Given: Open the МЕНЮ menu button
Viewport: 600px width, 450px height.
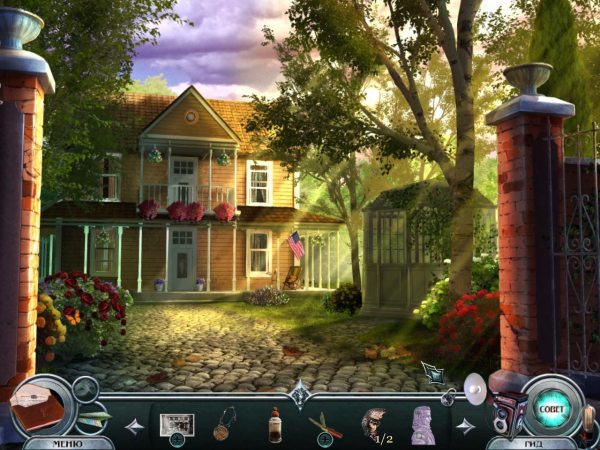Looking at the screenshot, I should pos(68,442).
